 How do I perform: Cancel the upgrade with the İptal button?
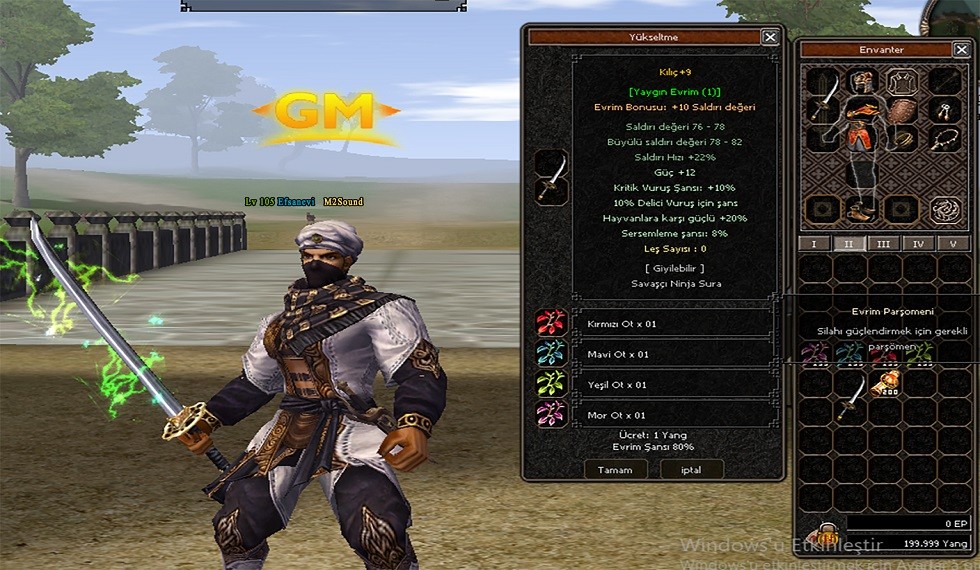690,469
